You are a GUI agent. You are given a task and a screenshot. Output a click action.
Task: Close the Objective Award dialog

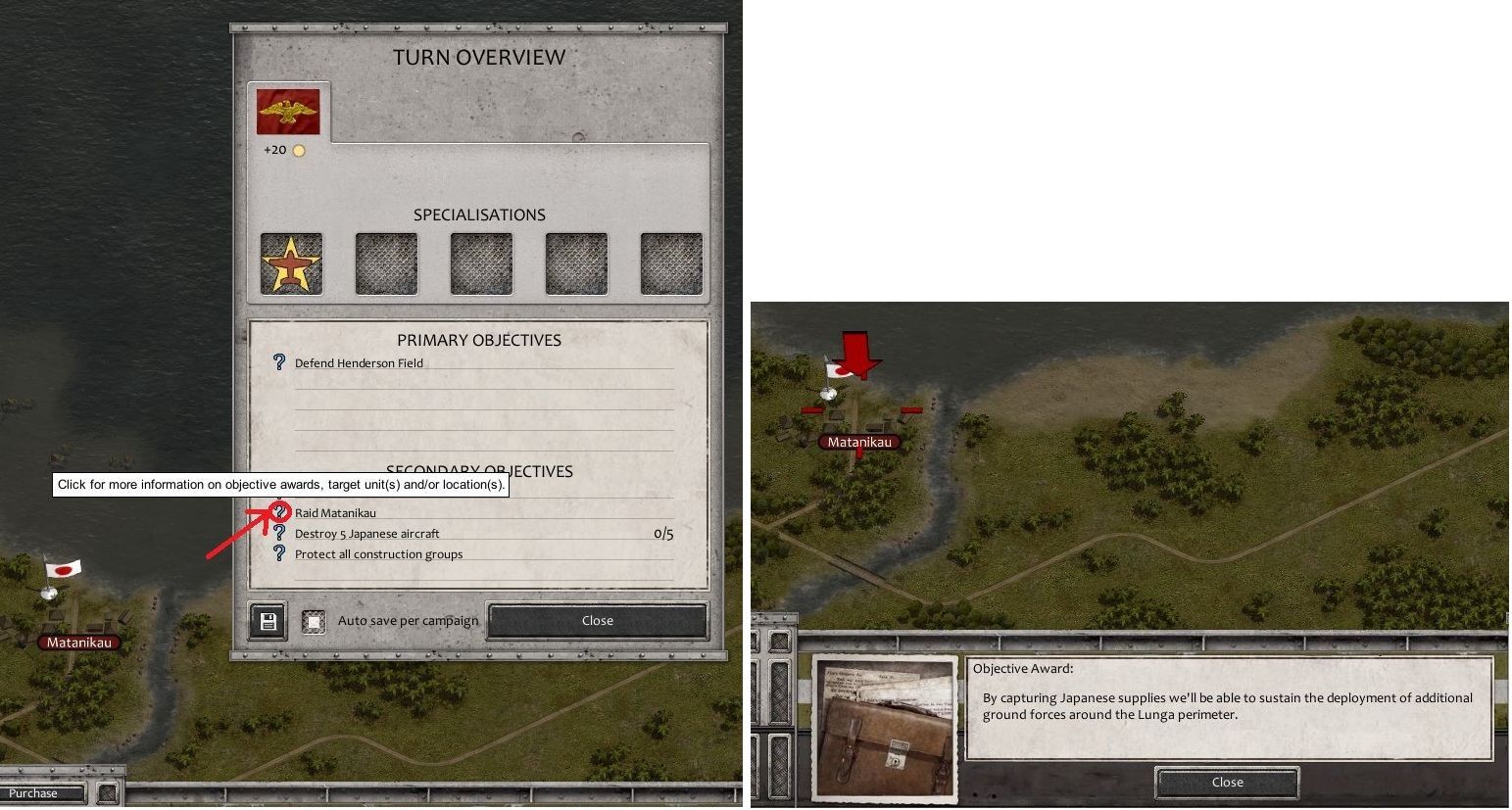1226,782
